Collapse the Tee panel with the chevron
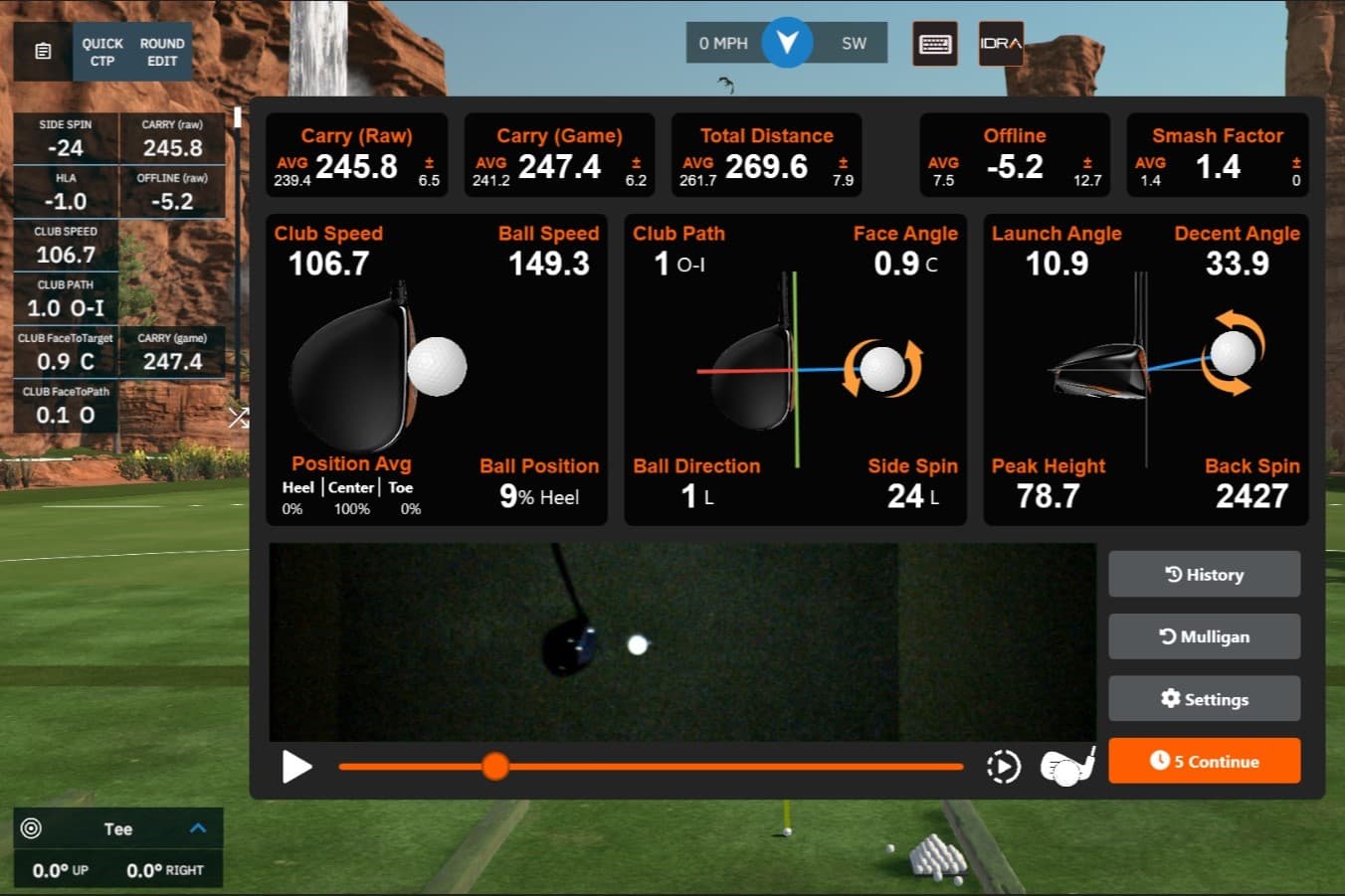This screenshot has height=896, width=1345. (x=198, y=827)
